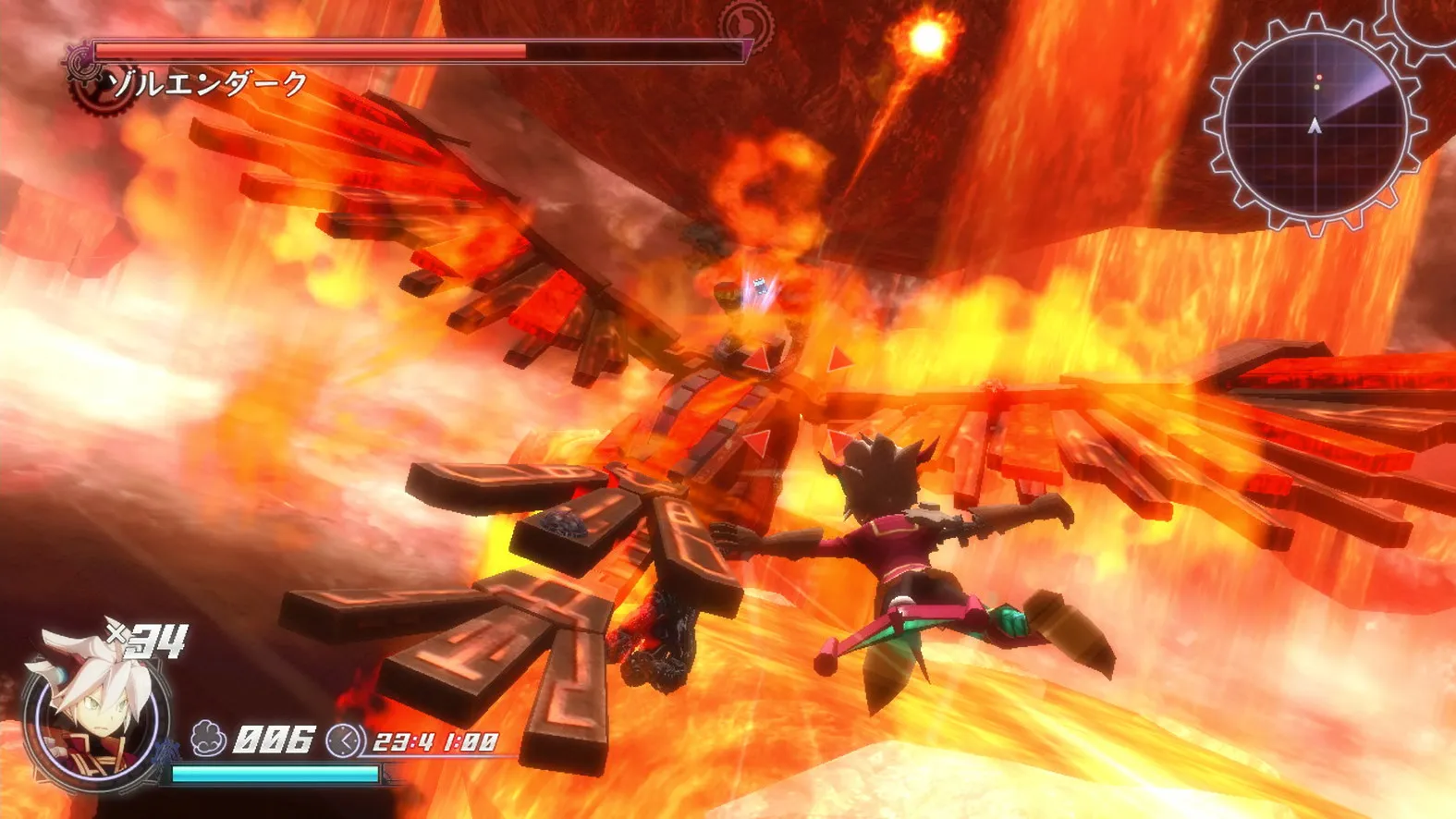Click the clock icon next to the timer
Image resolution: width=1456 pixels, height=819 pixels.
click(344, 740)
